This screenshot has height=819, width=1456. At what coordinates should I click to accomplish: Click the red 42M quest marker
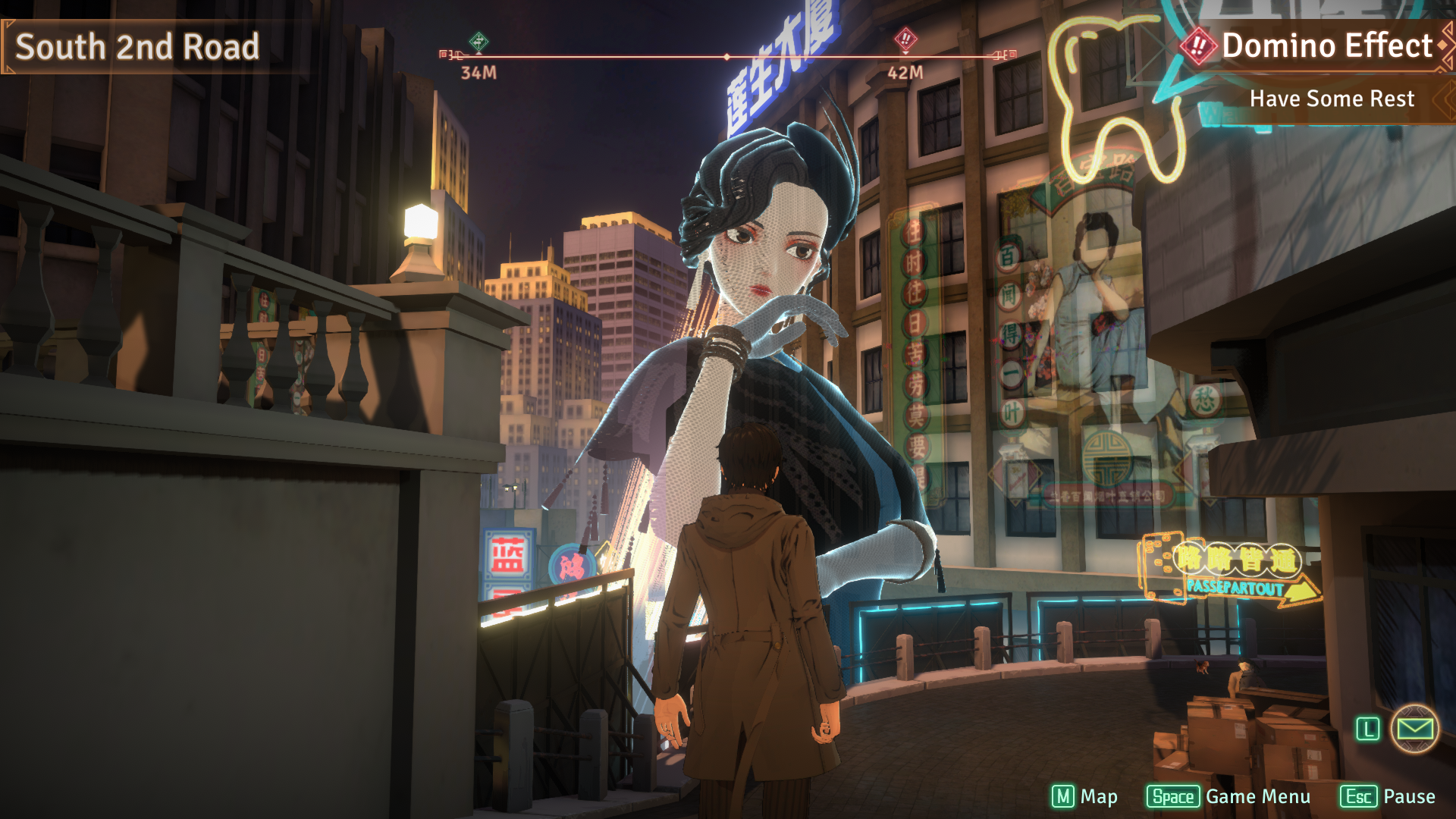click(905, 39)
